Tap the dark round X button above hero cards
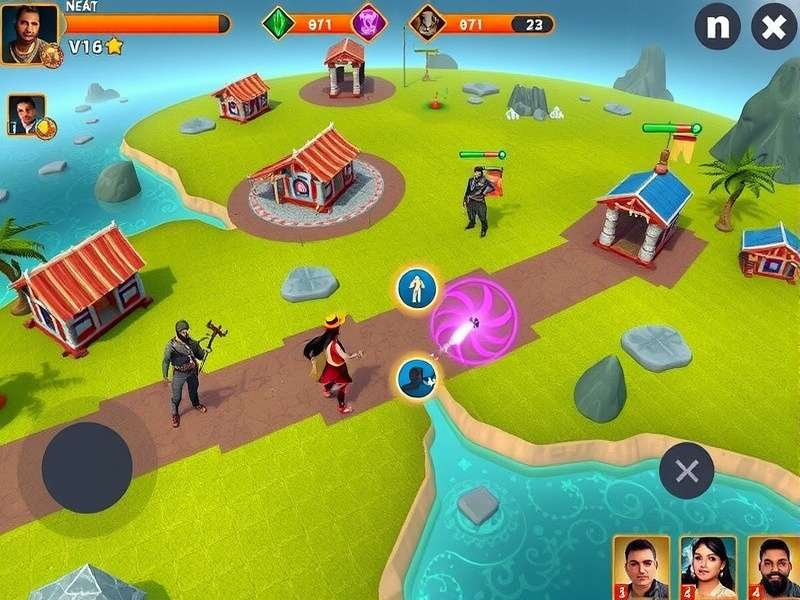The image size is (800, 600). click(686, 471)
